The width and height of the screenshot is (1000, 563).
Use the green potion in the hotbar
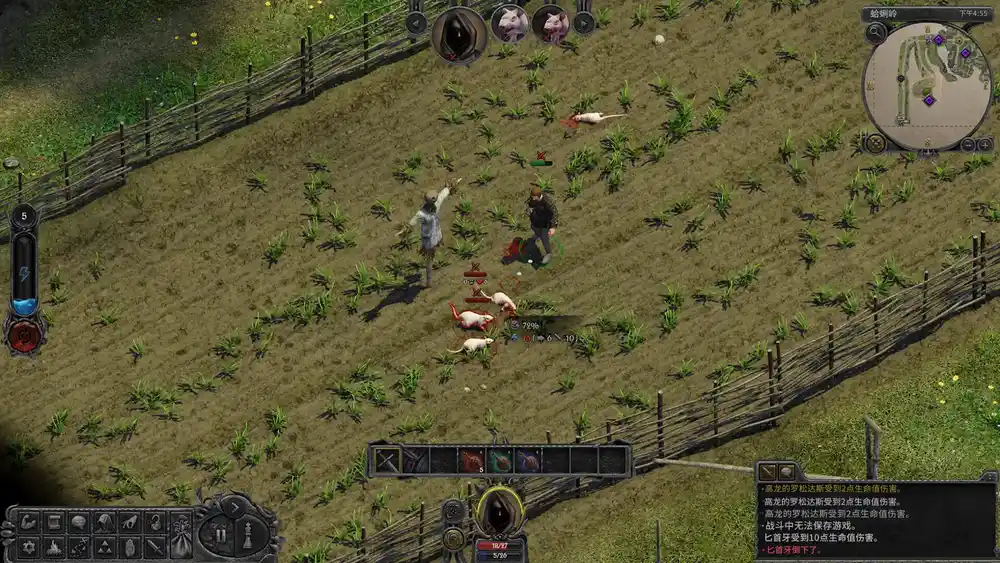click(x=500, y=460)
